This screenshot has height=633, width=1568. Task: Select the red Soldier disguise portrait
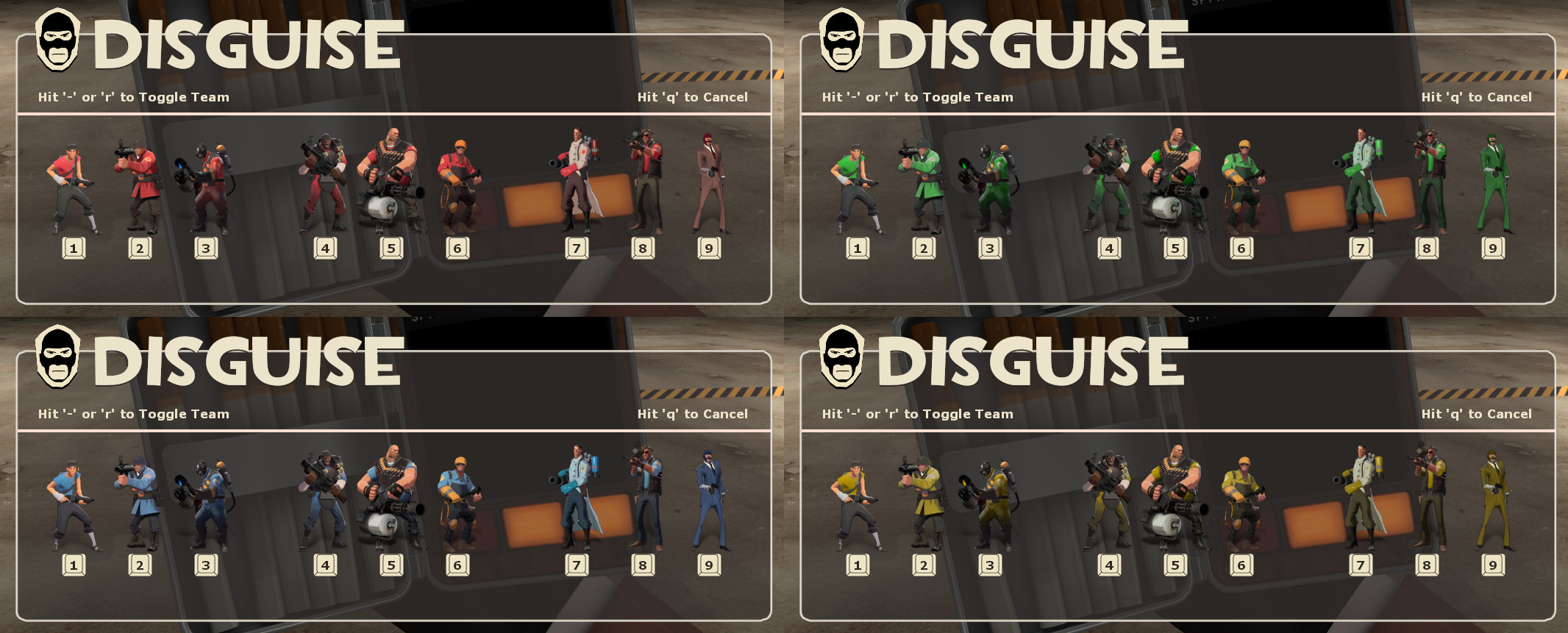click(137, 180)
